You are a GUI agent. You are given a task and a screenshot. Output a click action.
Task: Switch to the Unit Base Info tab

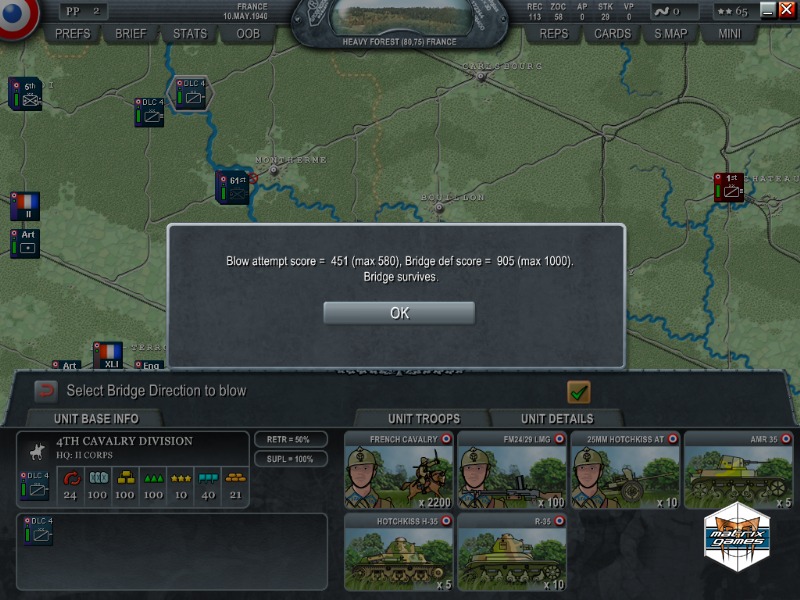(x=96, y=418)
